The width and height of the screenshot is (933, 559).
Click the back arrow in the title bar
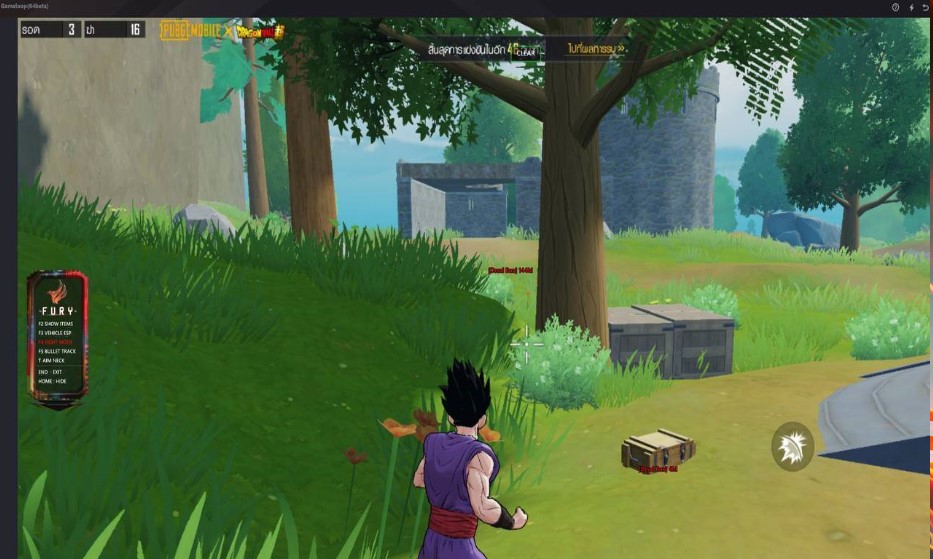point(925,7)
